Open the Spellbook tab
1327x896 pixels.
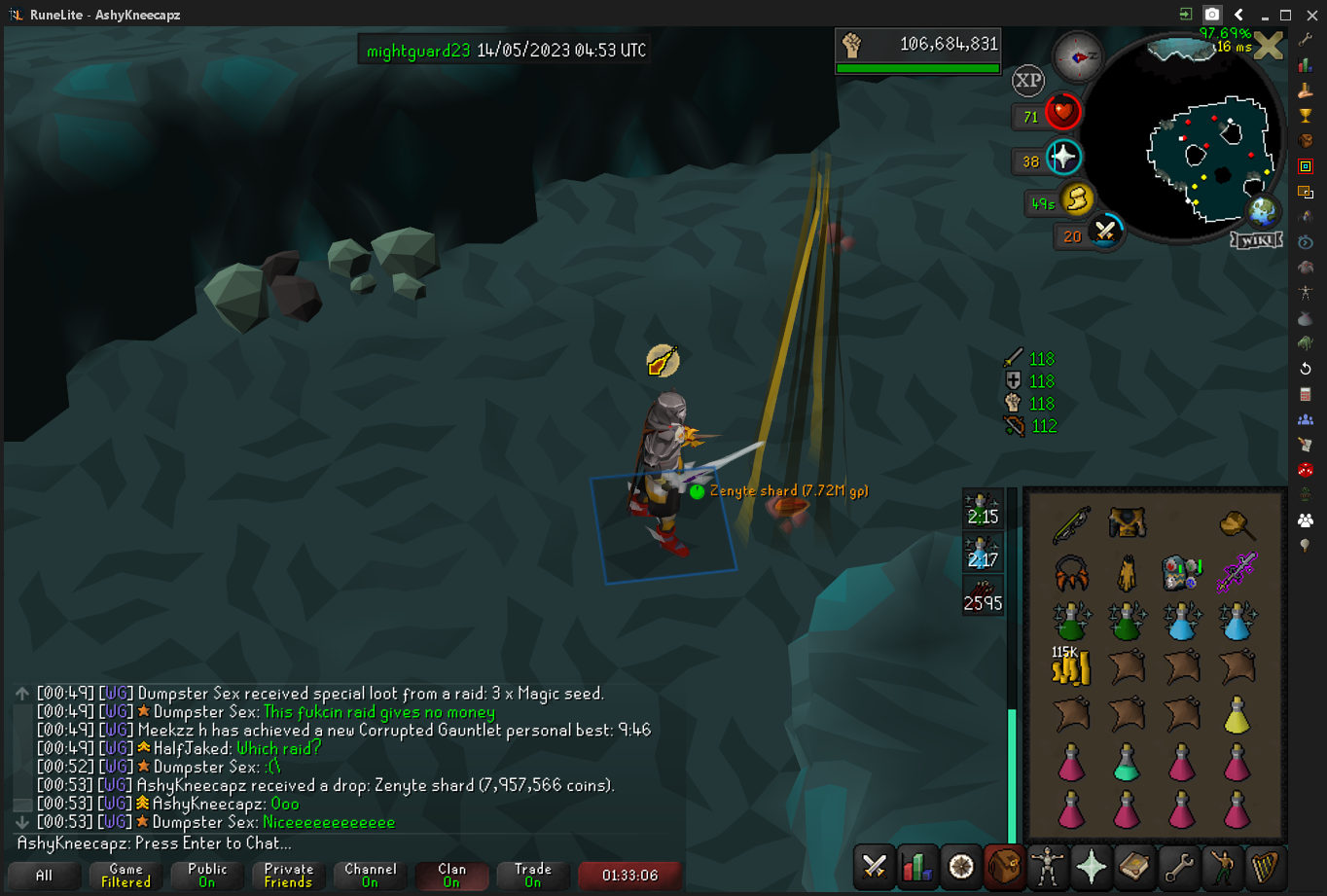pyautogui.click(x=1134, y=867)
